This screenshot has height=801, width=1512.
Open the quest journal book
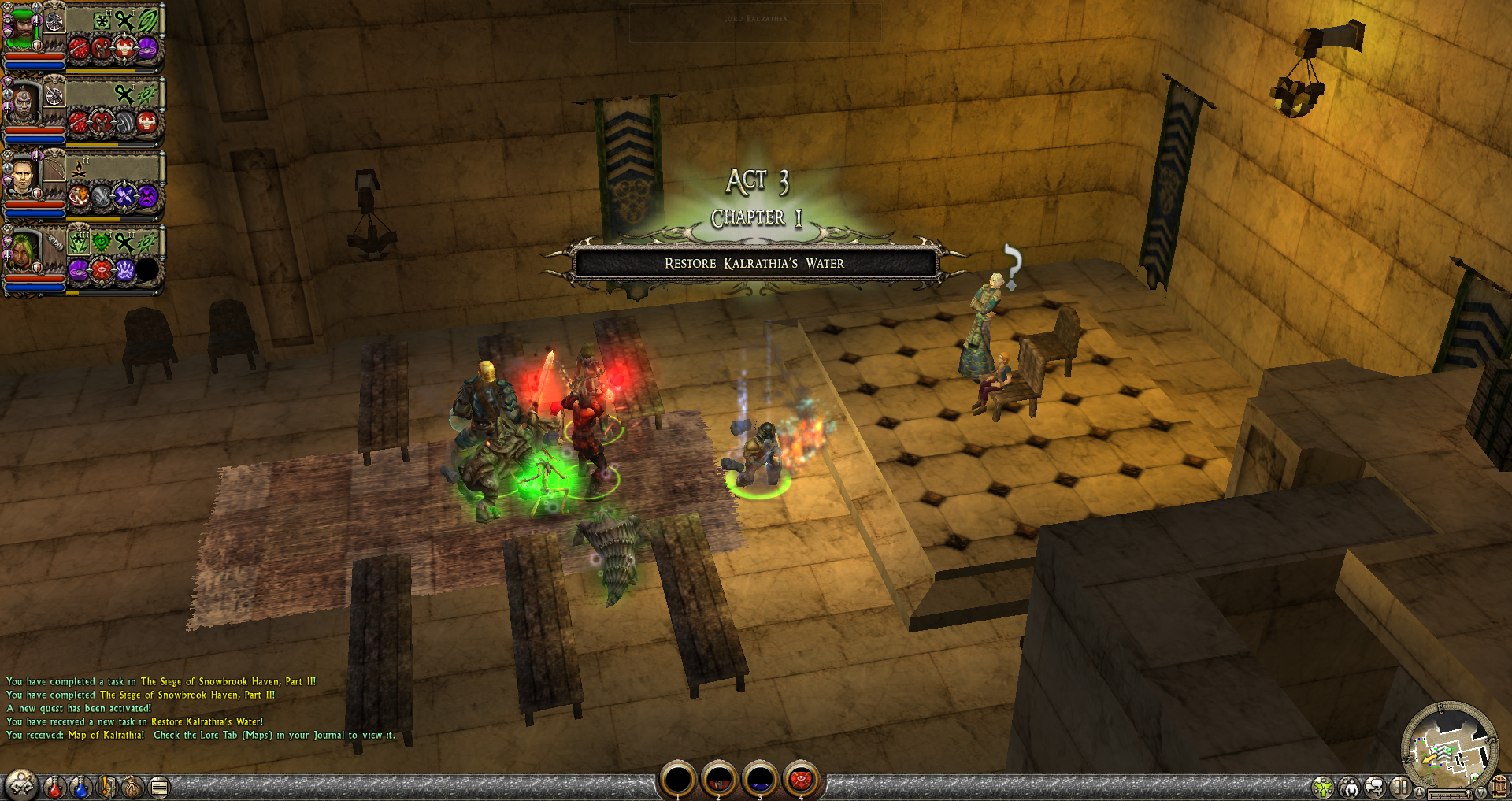[x=107, y=787]
